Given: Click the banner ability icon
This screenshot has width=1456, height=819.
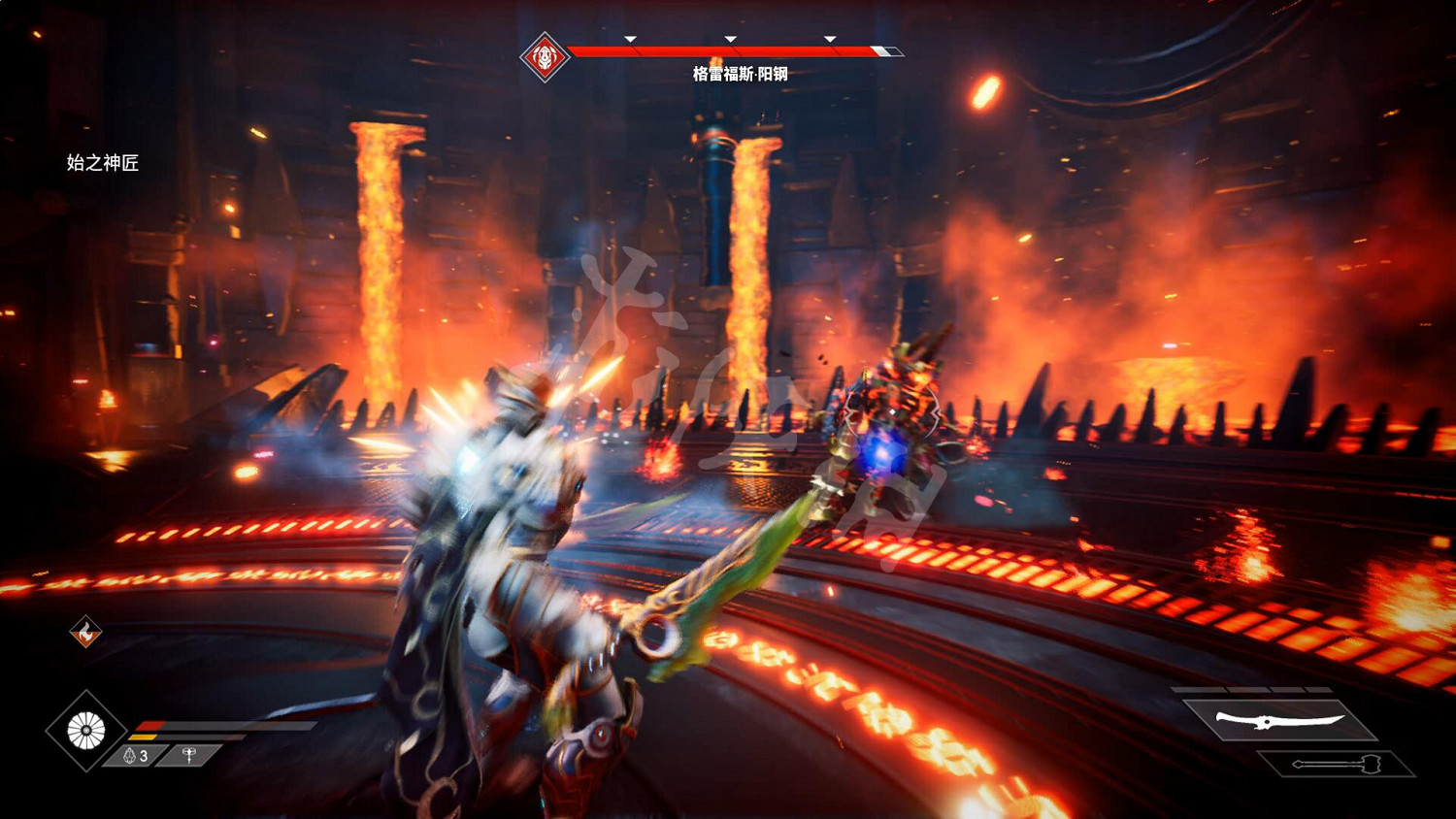Looking at the screenshot, I should [190, 755].
